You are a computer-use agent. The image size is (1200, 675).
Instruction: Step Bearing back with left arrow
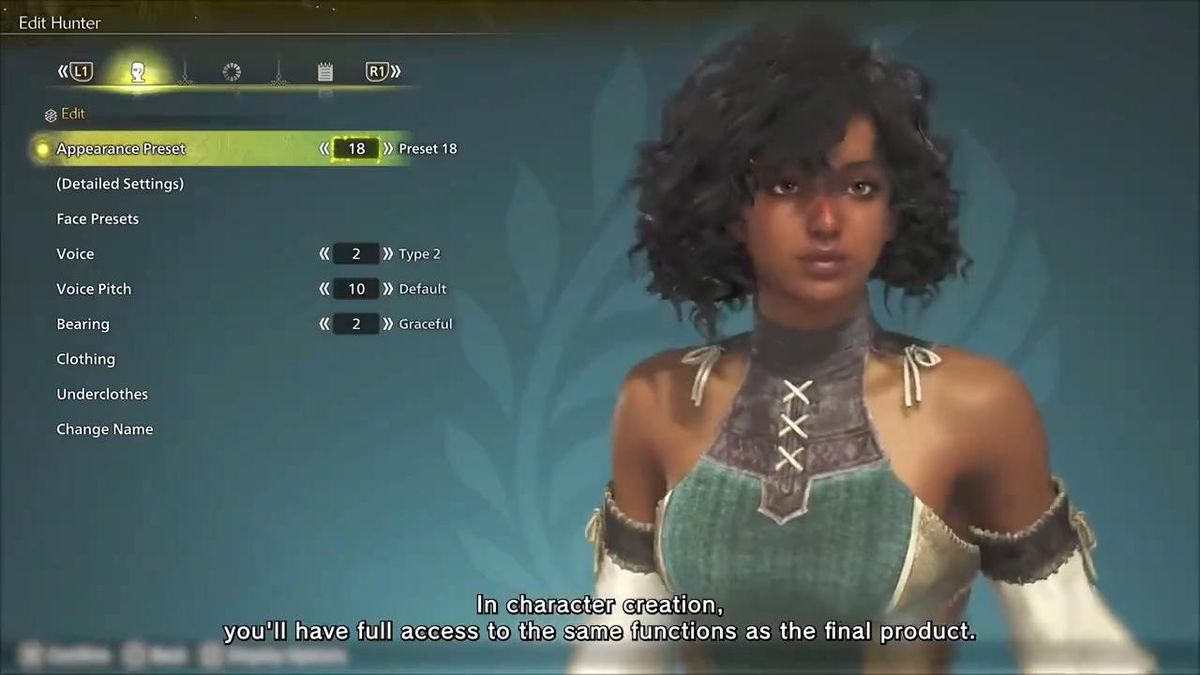point(324,324)
